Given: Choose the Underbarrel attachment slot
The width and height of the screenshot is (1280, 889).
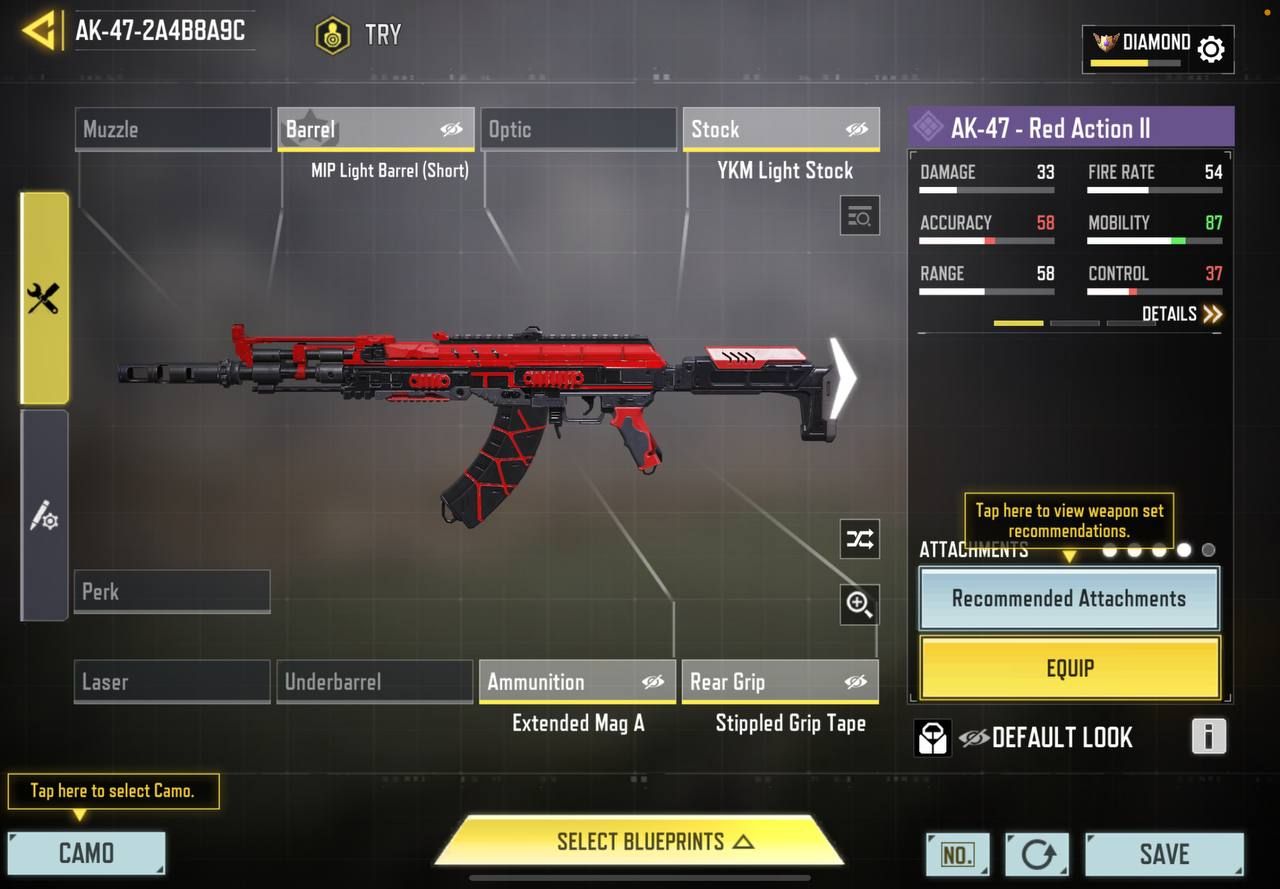Looking at the screenshot, I should (374, 682).
